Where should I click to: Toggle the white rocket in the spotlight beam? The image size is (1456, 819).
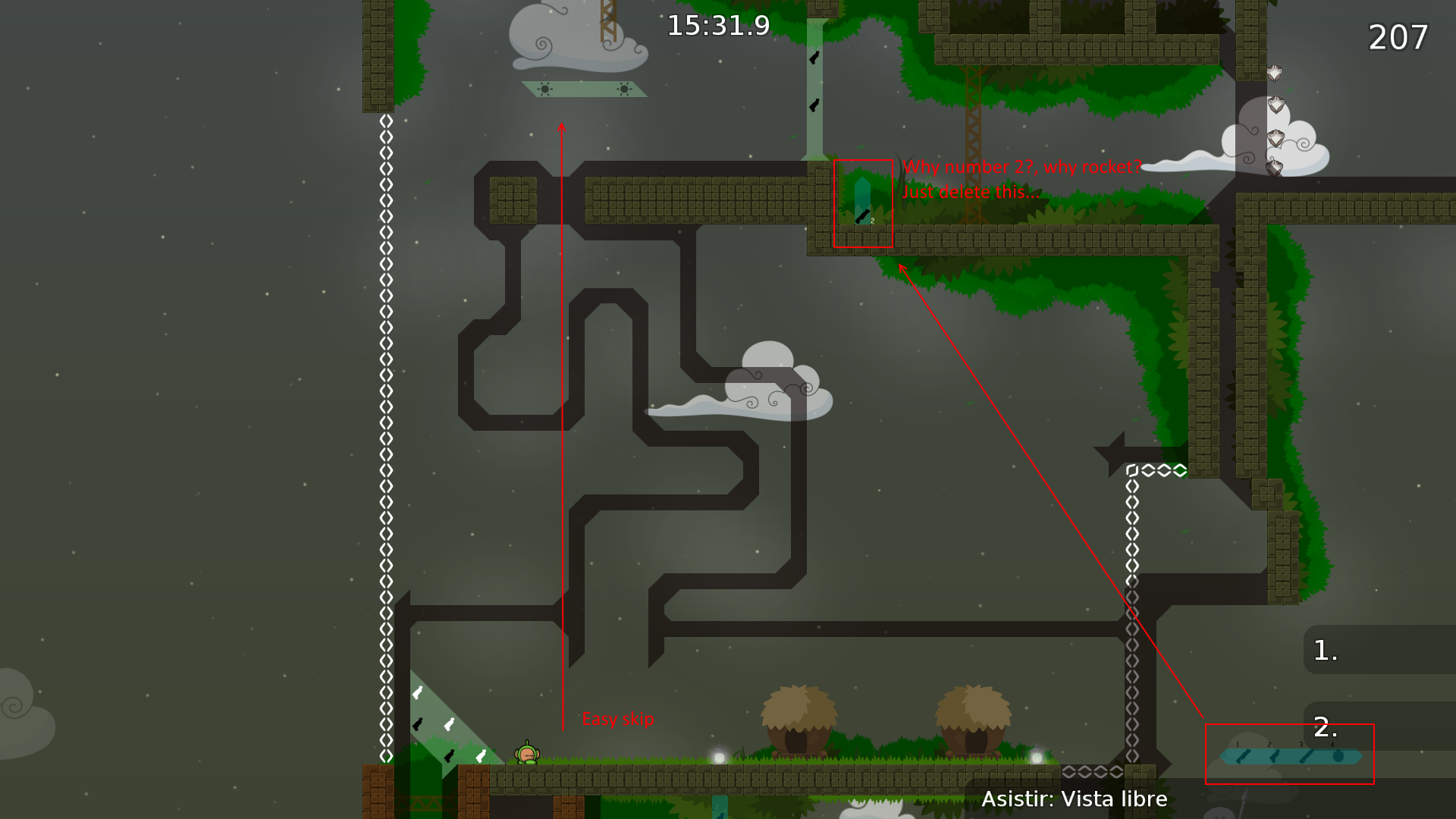pyautogui.click(x=417, y=692)
